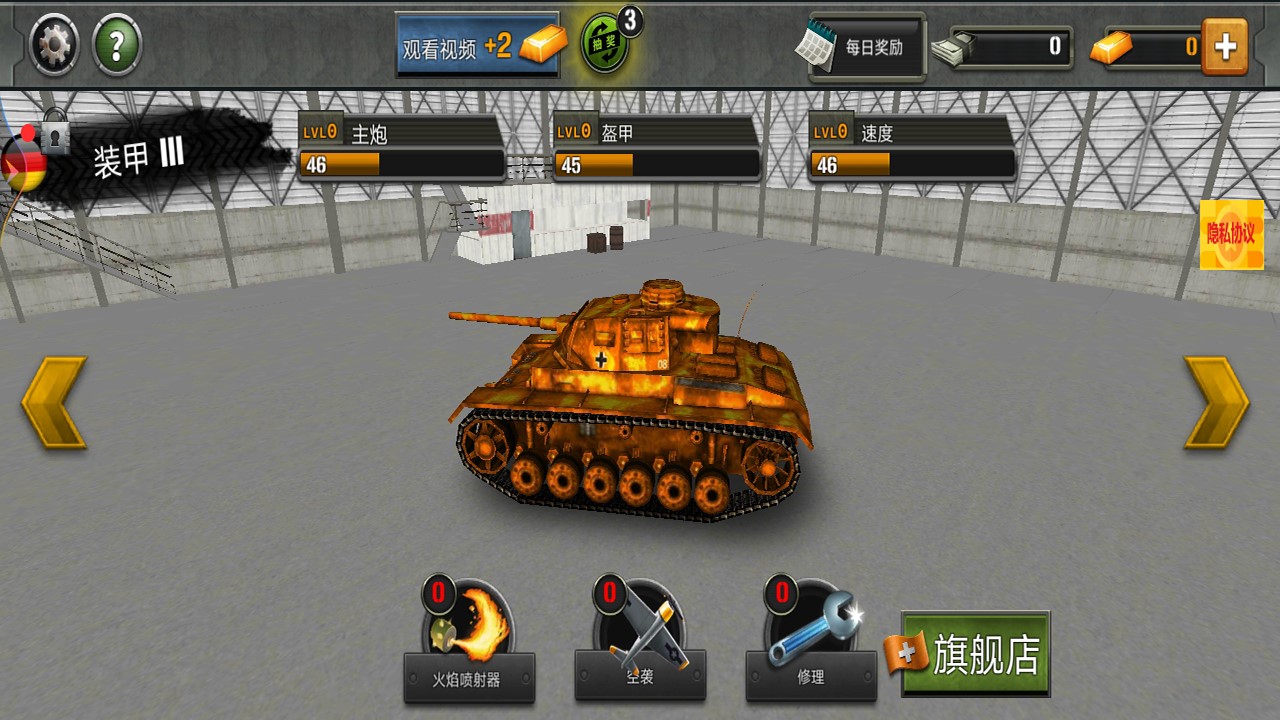Upgrade the armor (盔甲) stat

point(656,148)
